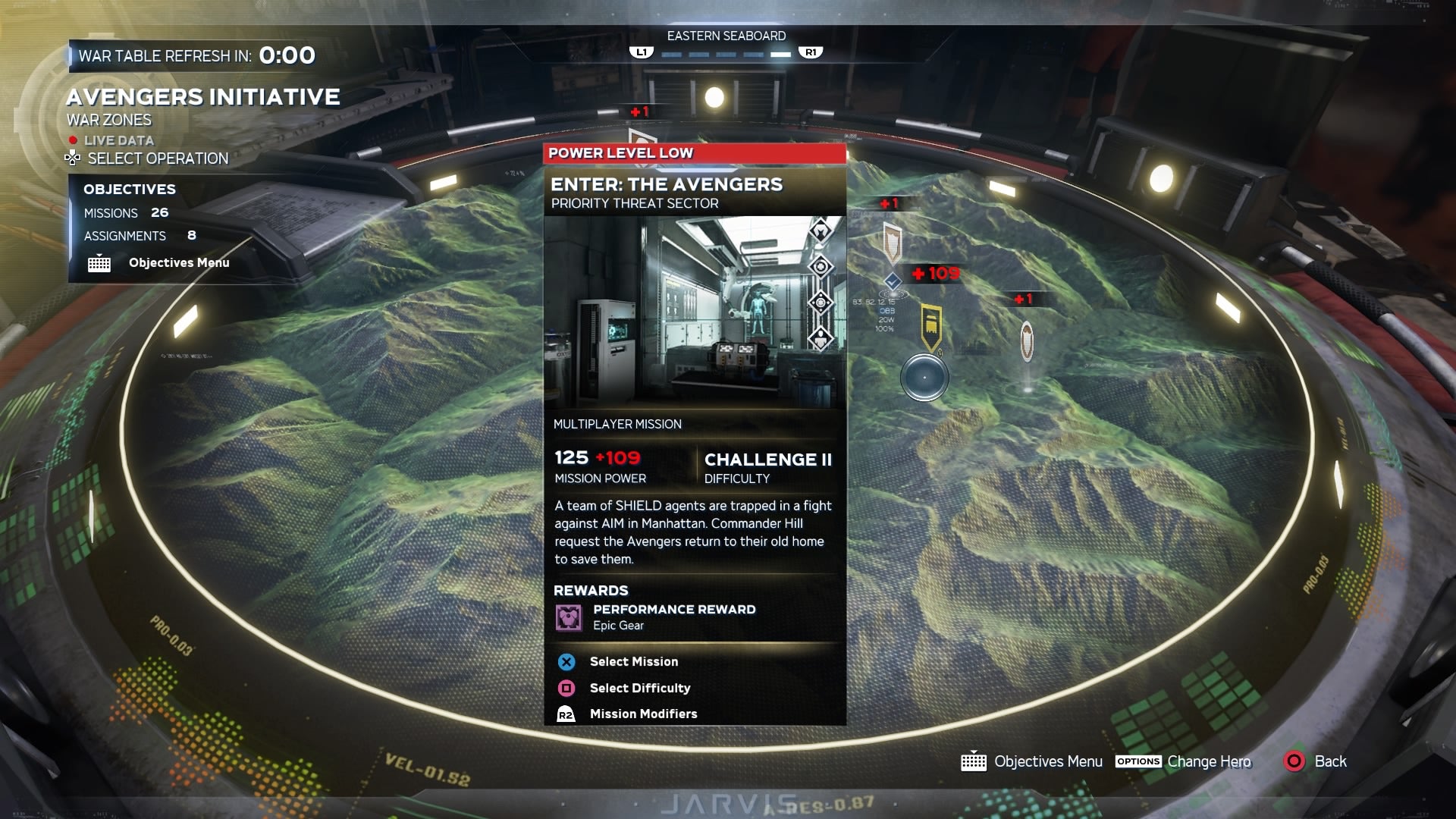Screen dimensions: 1456x819
Task: Select Mission for Enter: The Avengers
Action: (566, 661)
